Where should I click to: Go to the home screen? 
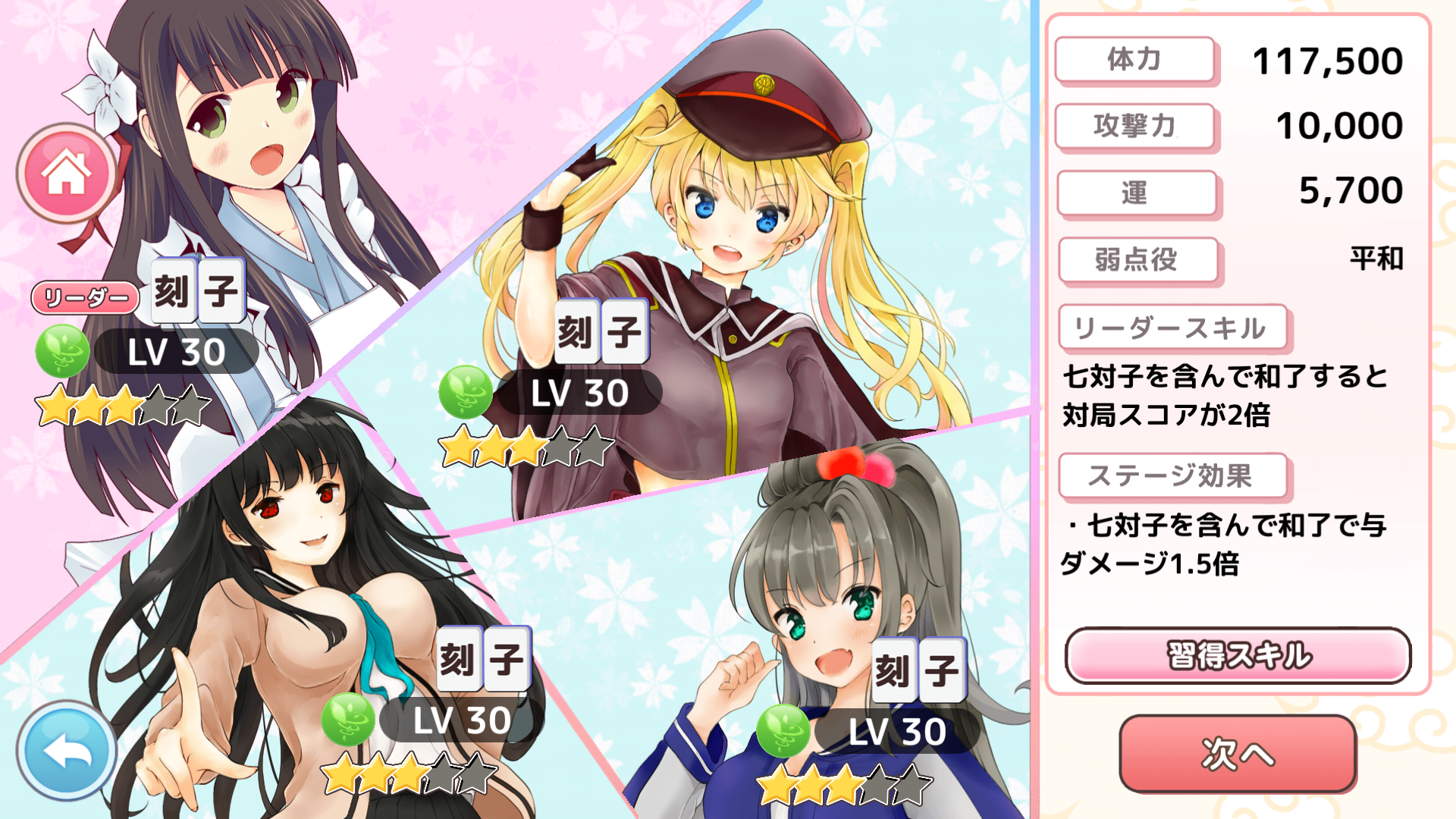[x=67, y=173]
